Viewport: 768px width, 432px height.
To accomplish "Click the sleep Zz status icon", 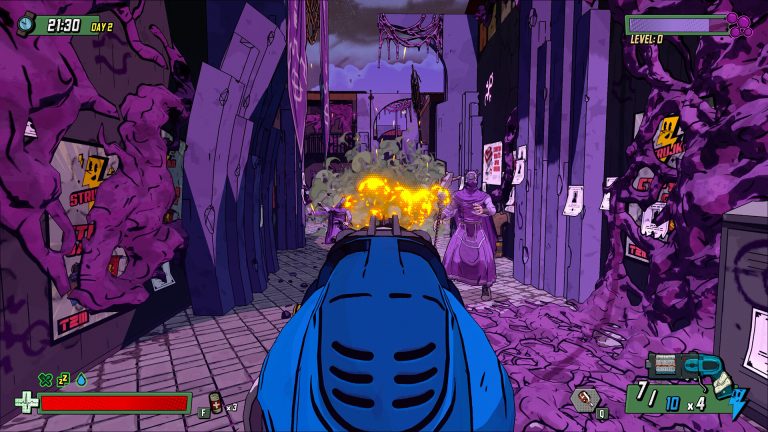I will 62,379.
